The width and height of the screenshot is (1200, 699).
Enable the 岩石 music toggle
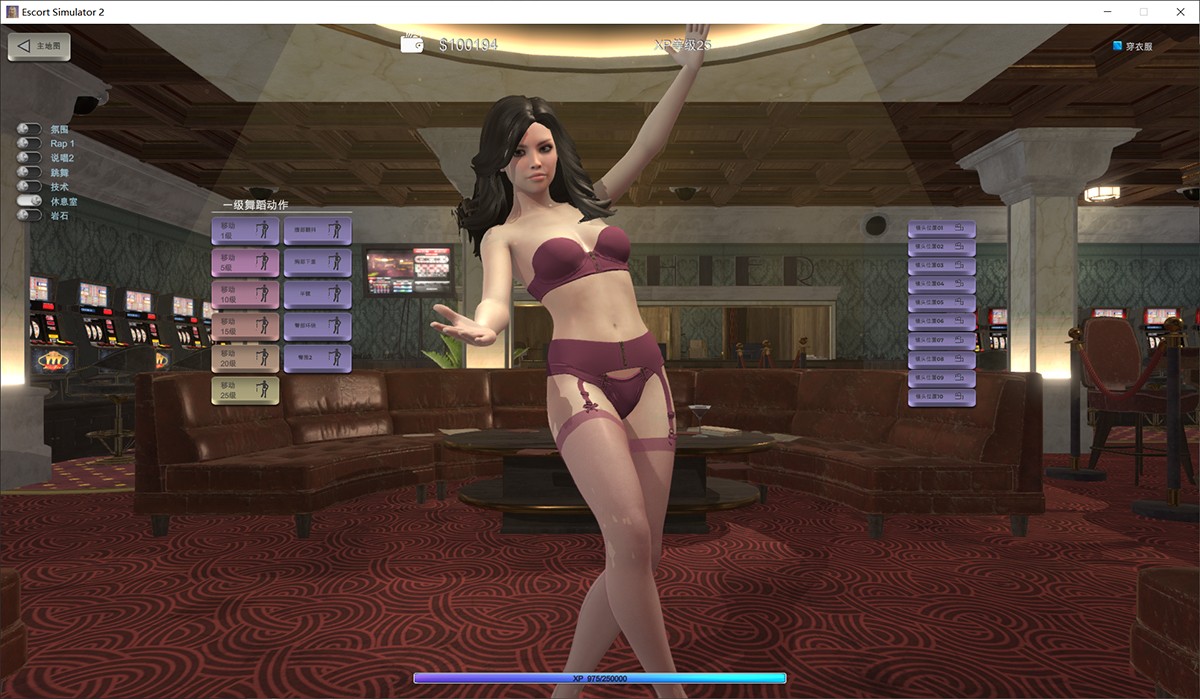pyautogui.click(x=30, y=215)
